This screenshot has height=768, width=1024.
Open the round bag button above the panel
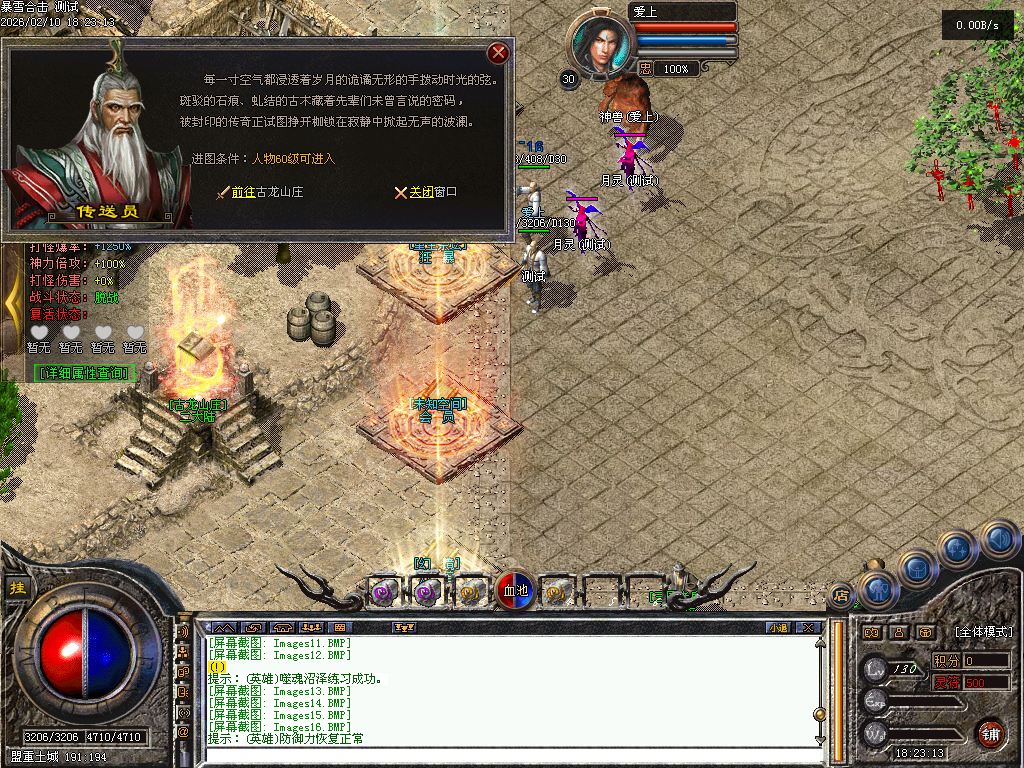tap(917, 569)
